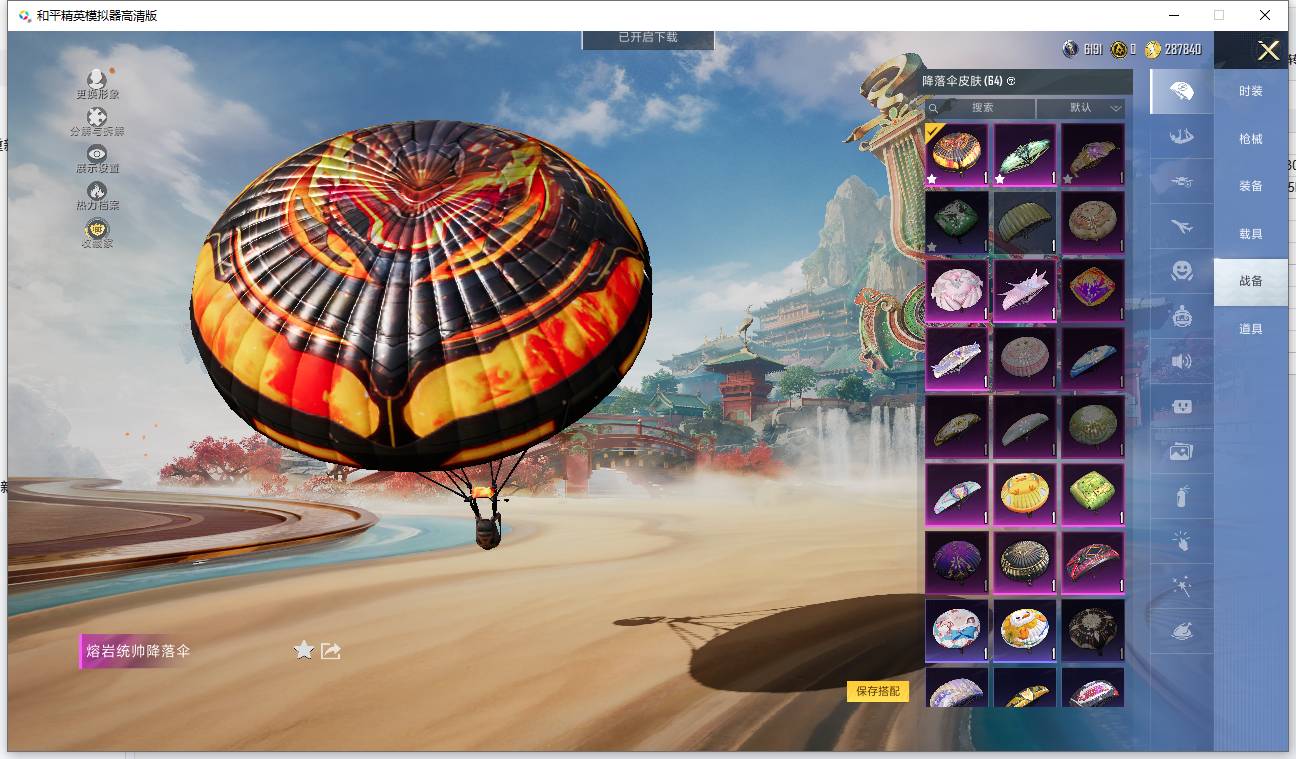Close the inventory with the X button
The image size is (1296, 759).
point(1268,51)
